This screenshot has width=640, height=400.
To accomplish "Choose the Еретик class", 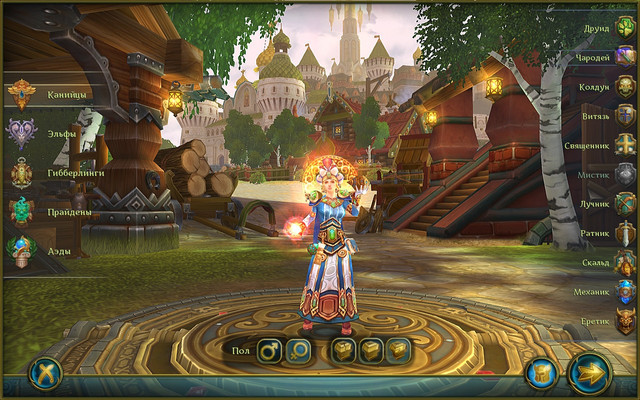I will click(x=625, y=321).
